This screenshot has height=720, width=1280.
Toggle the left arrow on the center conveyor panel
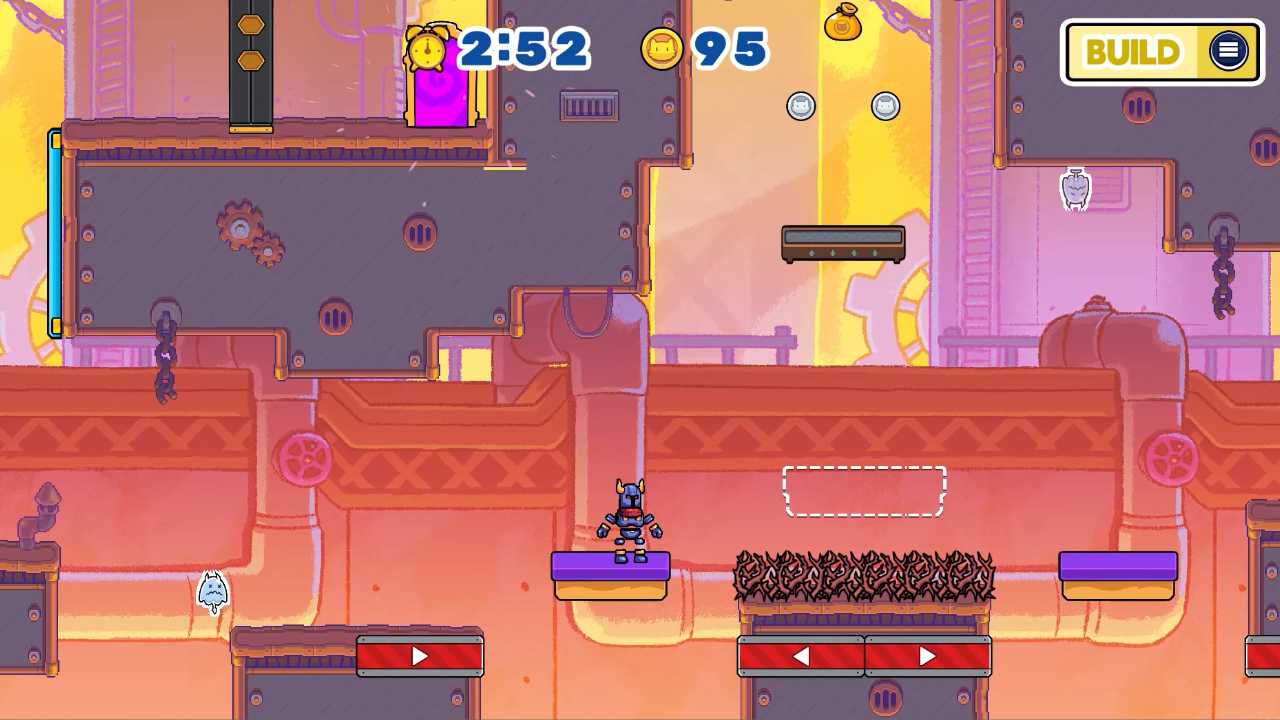[801, 655]
